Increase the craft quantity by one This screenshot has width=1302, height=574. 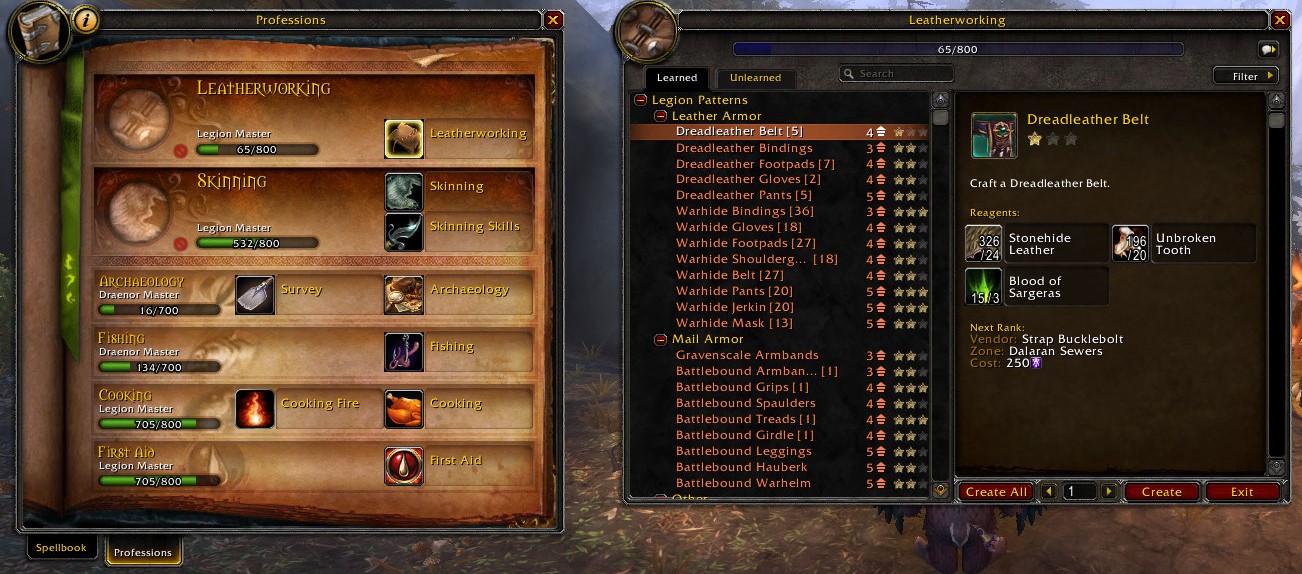point(1108,492)
